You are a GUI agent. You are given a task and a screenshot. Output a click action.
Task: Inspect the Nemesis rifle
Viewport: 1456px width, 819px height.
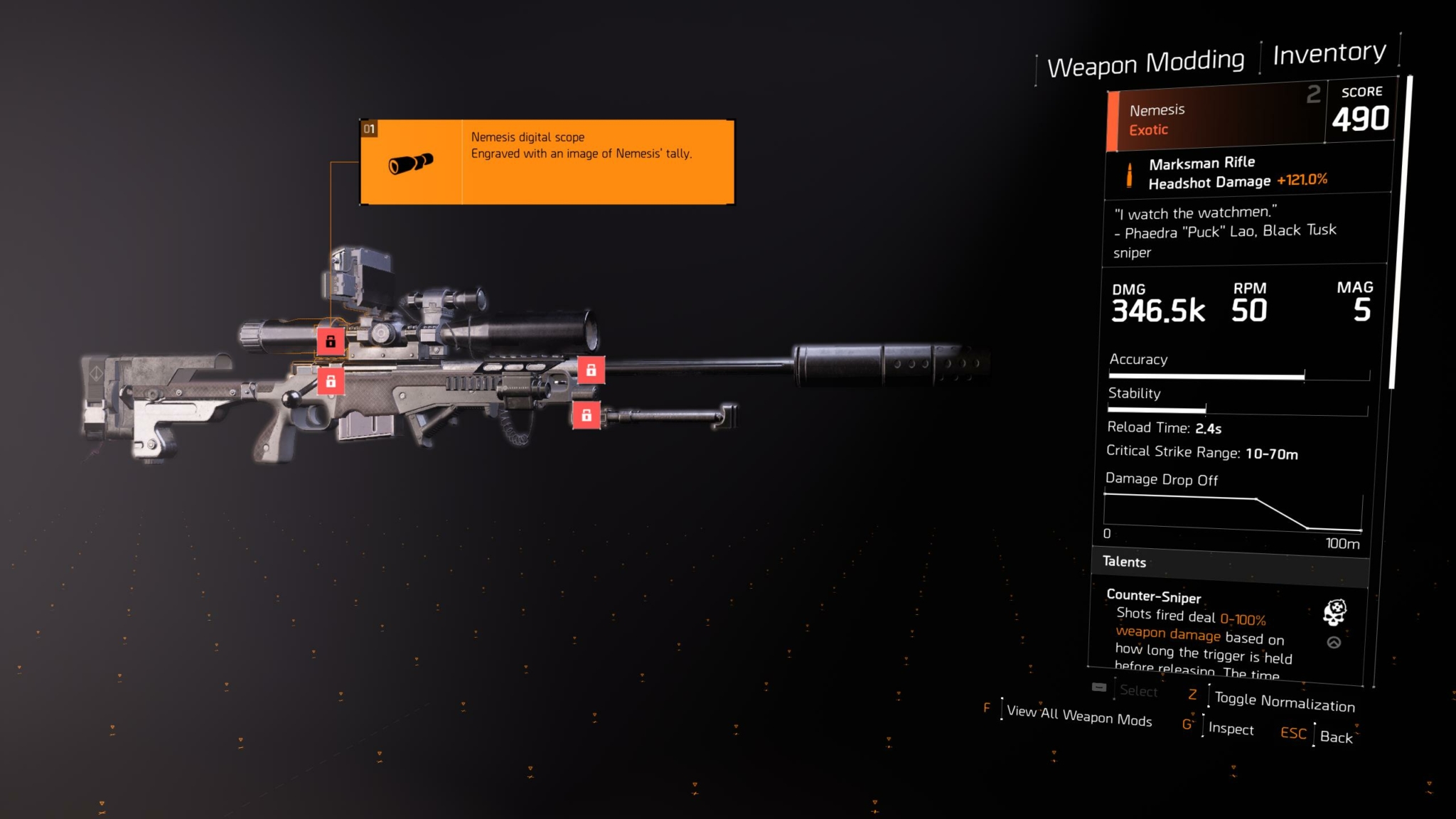(x=1231, y=729)
